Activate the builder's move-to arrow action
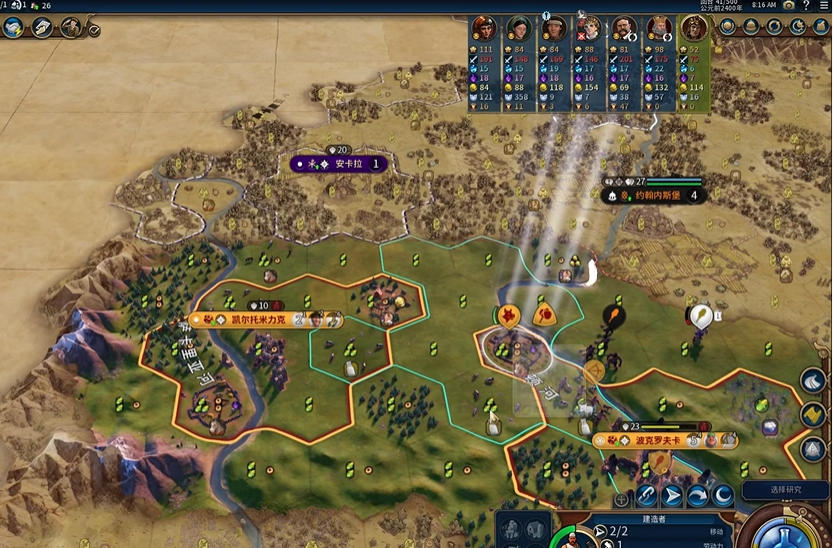 pos(672,495)
